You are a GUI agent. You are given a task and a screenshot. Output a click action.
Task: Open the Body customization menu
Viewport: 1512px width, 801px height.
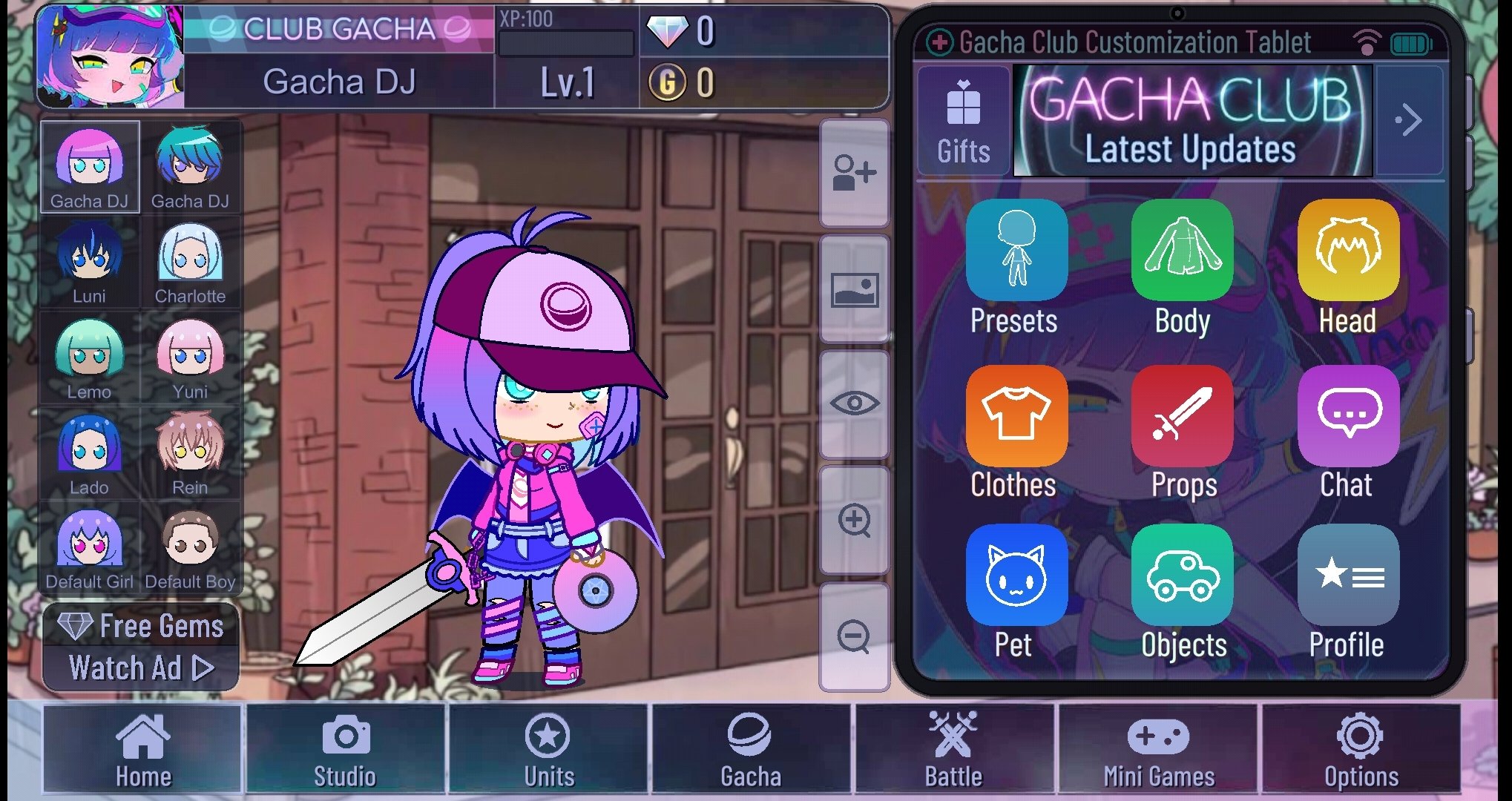pyautogui.click(x=1182, y=251)
